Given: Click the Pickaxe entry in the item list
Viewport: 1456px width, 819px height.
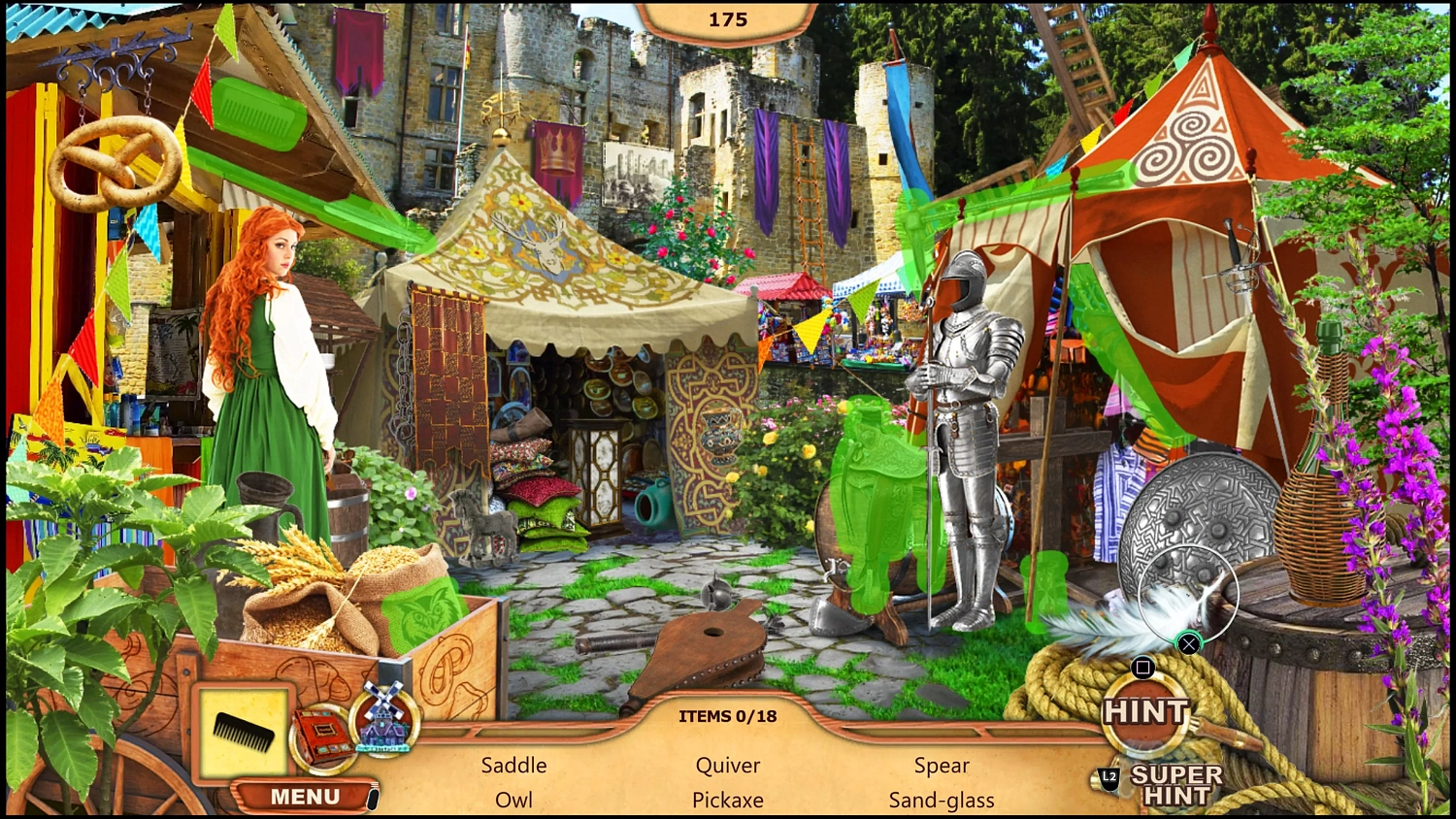Looking at the screenshot, I should coord(727,800).
